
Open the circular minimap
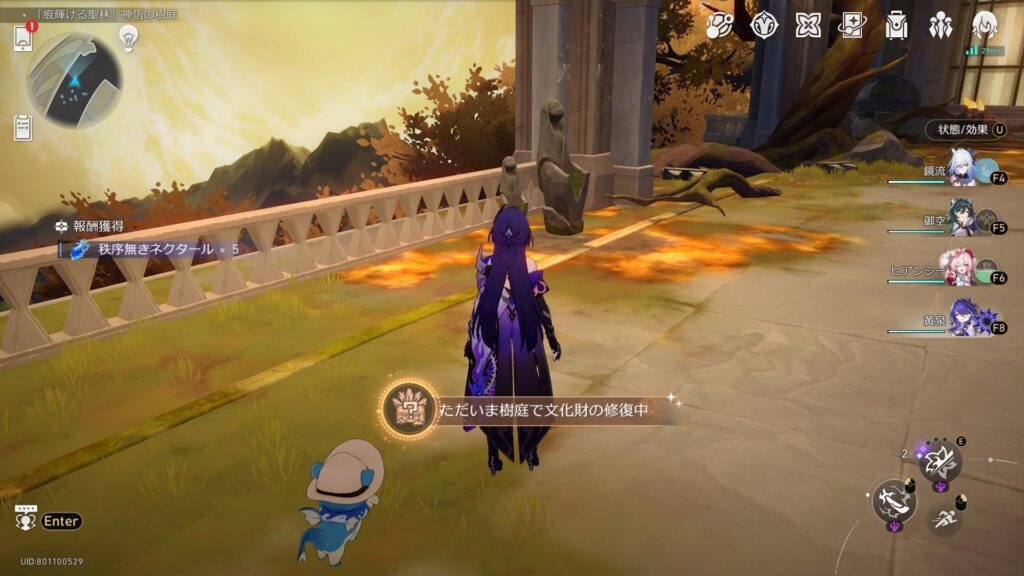pos(74,80)
